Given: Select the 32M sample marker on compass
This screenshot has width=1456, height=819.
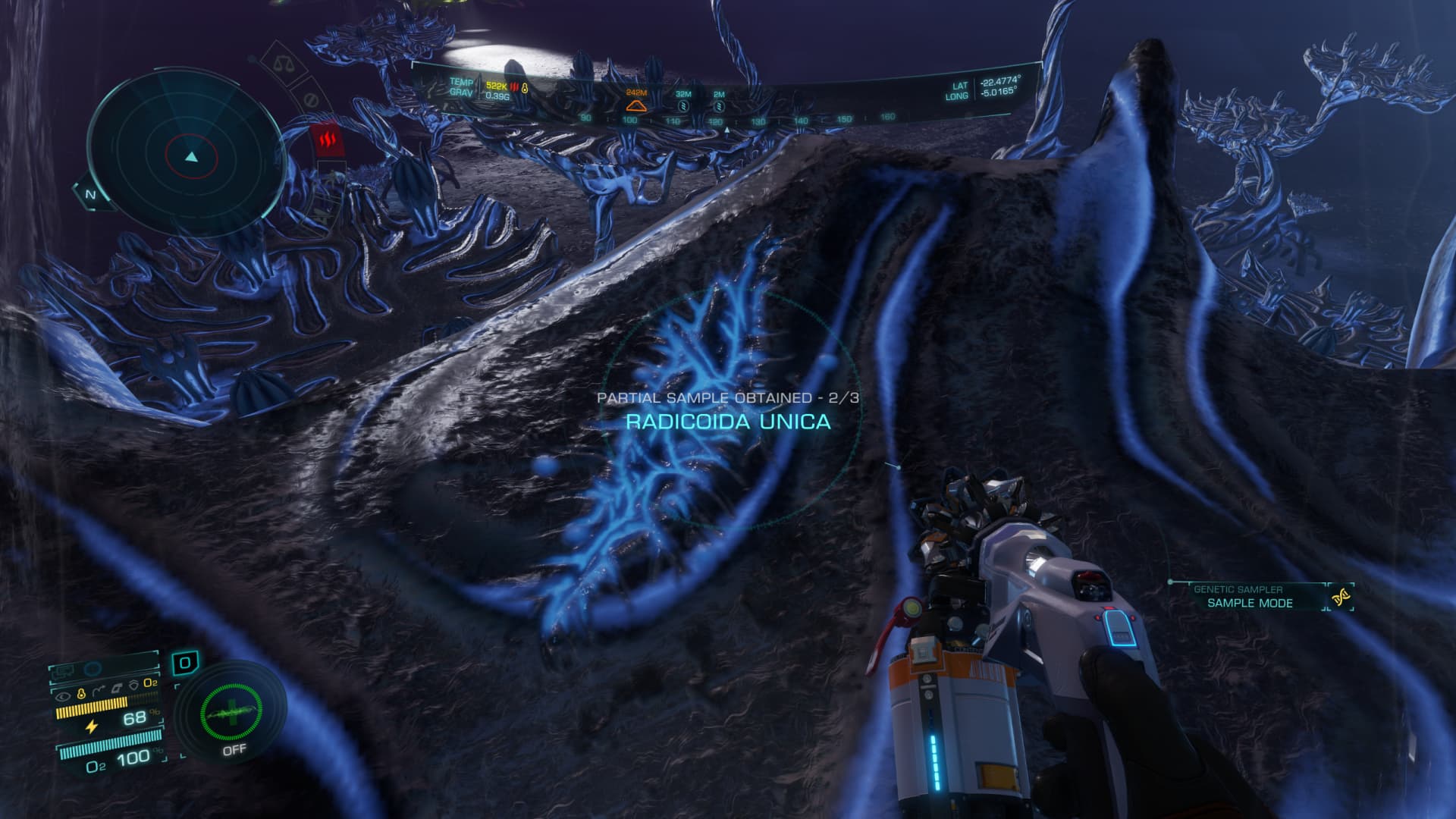Looking at the screenshot, I should pos(682,105).
